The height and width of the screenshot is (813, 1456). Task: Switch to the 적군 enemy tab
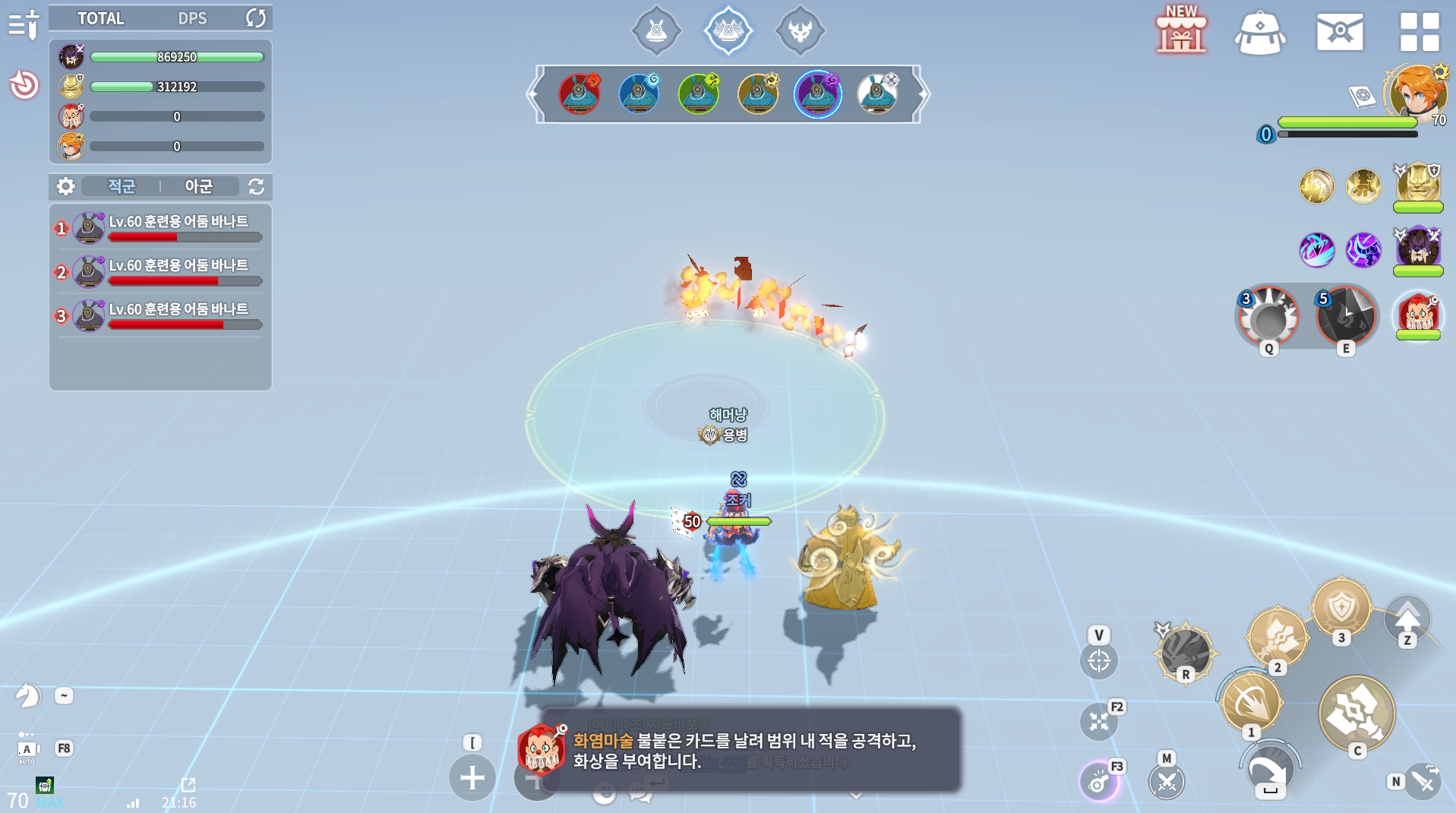122,186
